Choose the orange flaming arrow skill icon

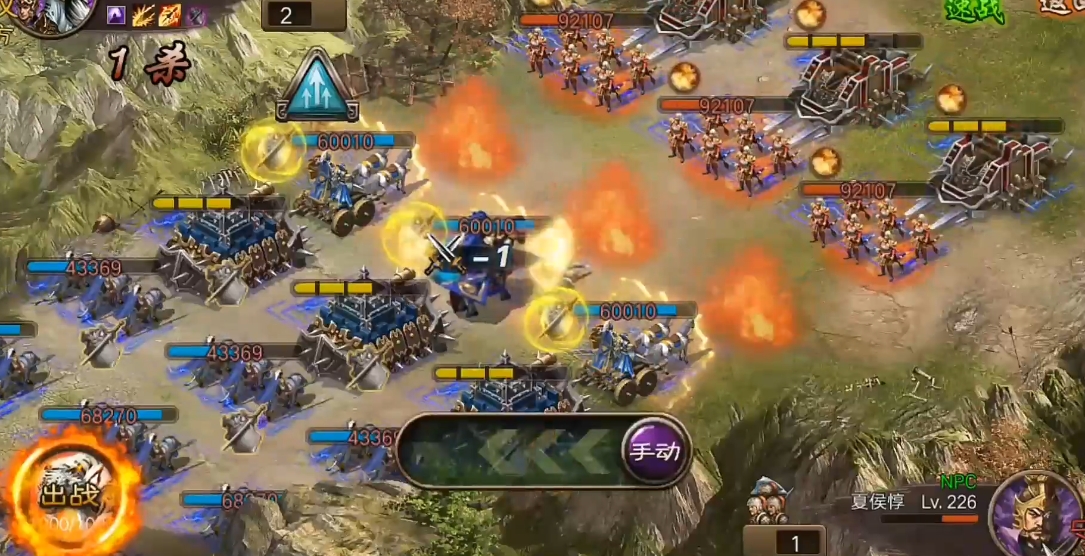(x=170, y=15)
